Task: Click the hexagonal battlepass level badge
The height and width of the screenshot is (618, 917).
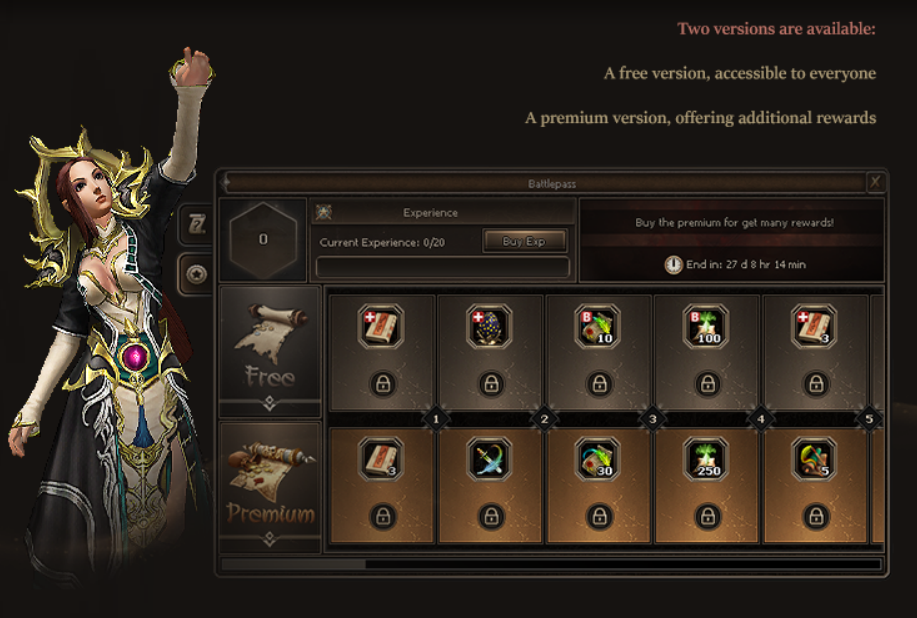Action: pyautogui.click(x=263, y=240)
